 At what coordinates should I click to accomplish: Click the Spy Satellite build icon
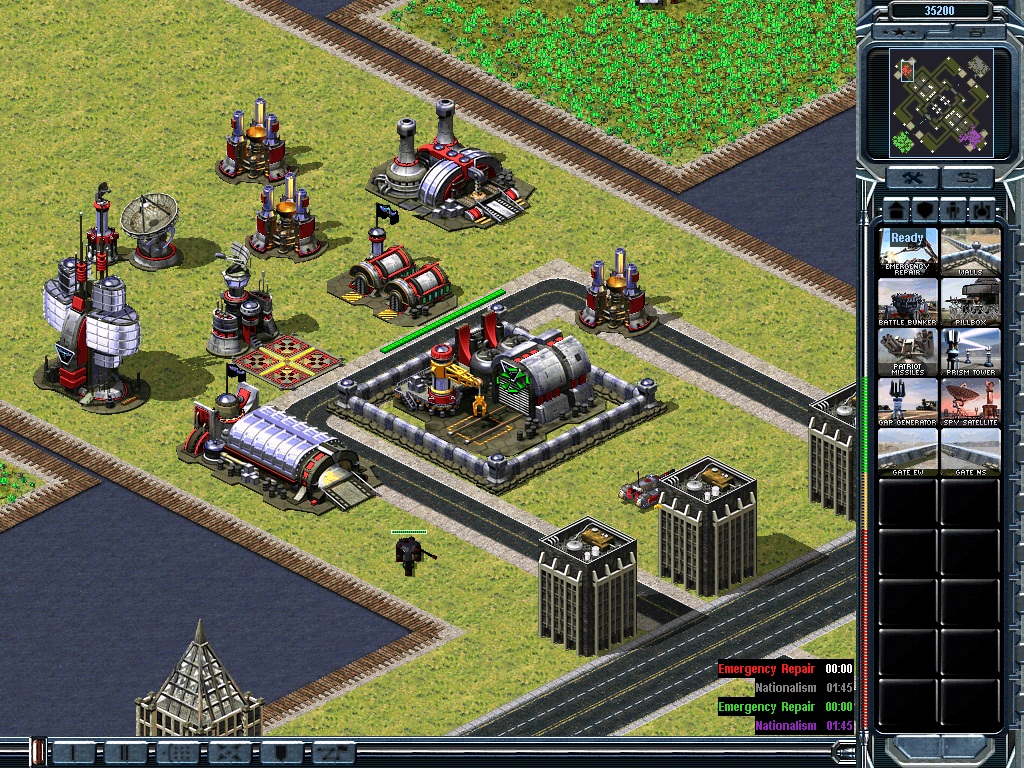tap(970, 401)
